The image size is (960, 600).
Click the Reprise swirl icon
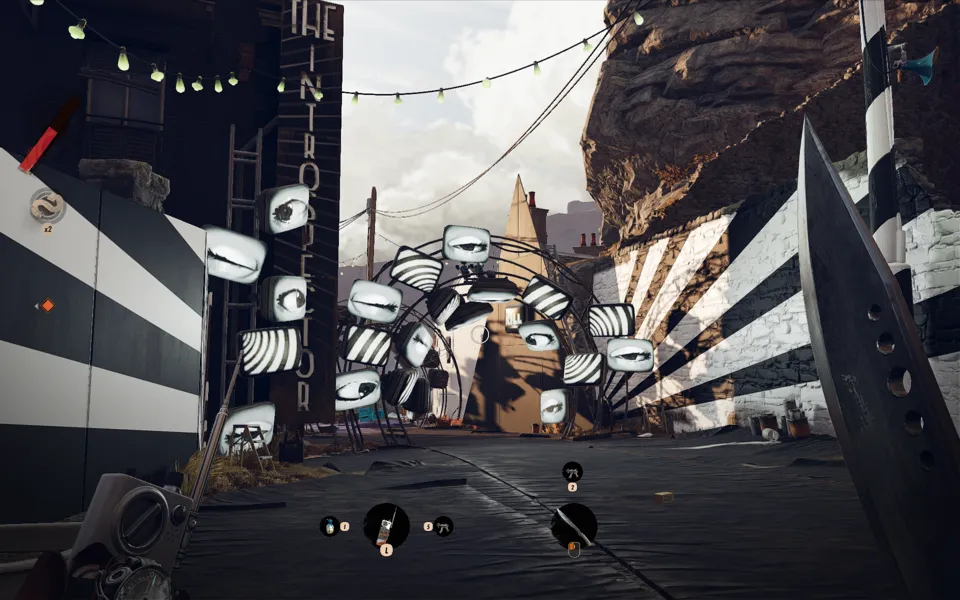click(47, 205)
